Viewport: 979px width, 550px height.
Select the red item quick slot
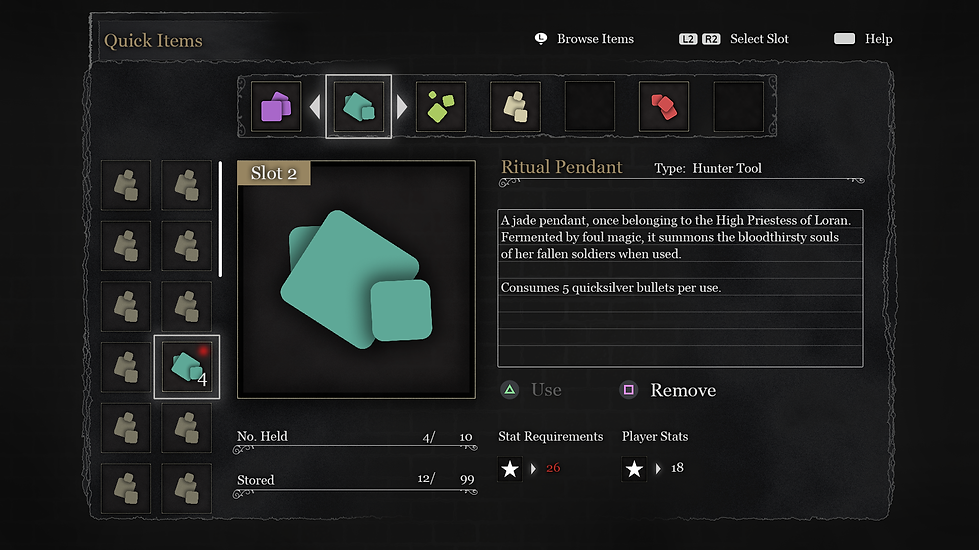click(x=663, y=107)
